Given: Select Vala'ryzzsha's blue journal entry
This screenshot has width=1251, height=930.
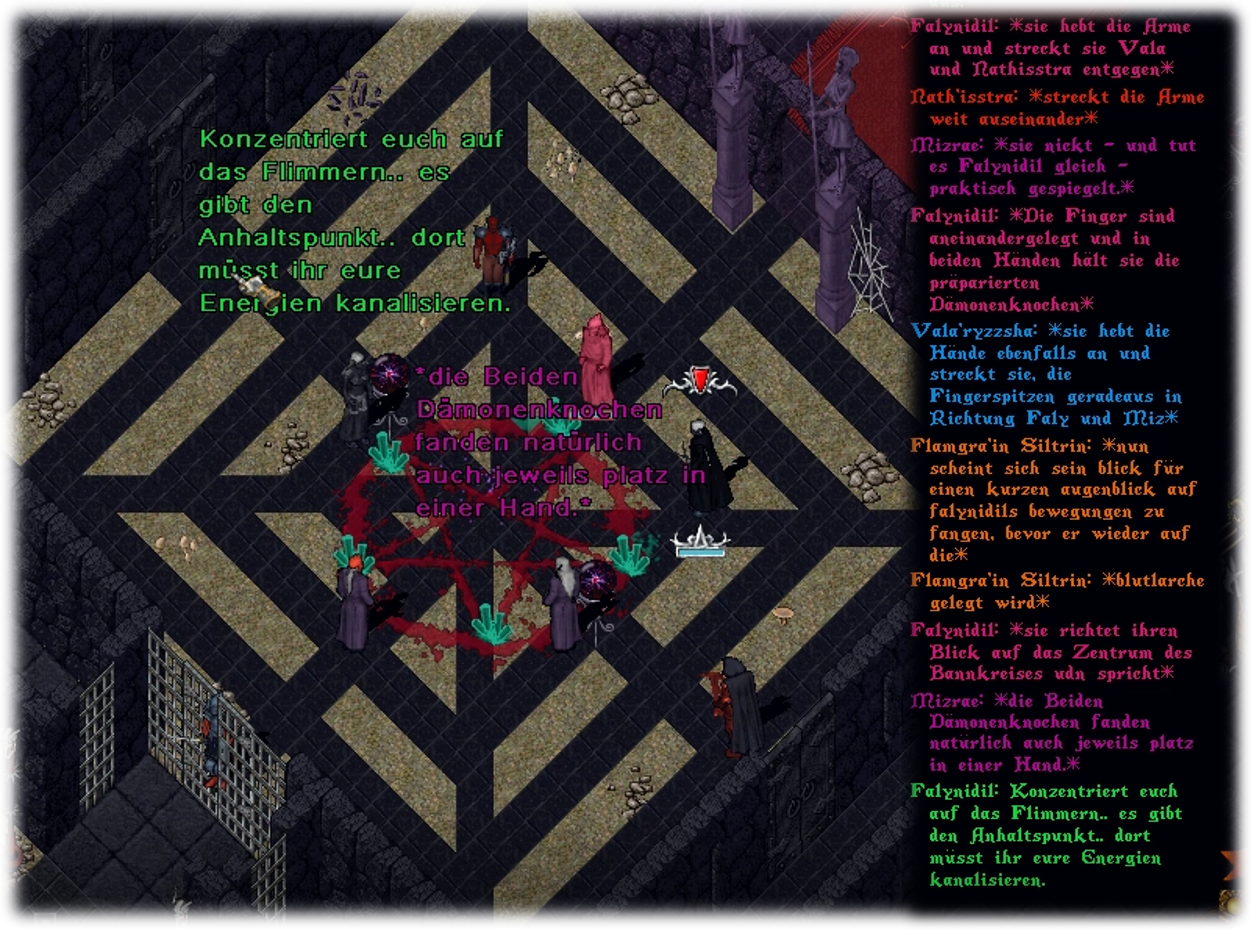Looking at the screenshot, I should pos(1048,374).
